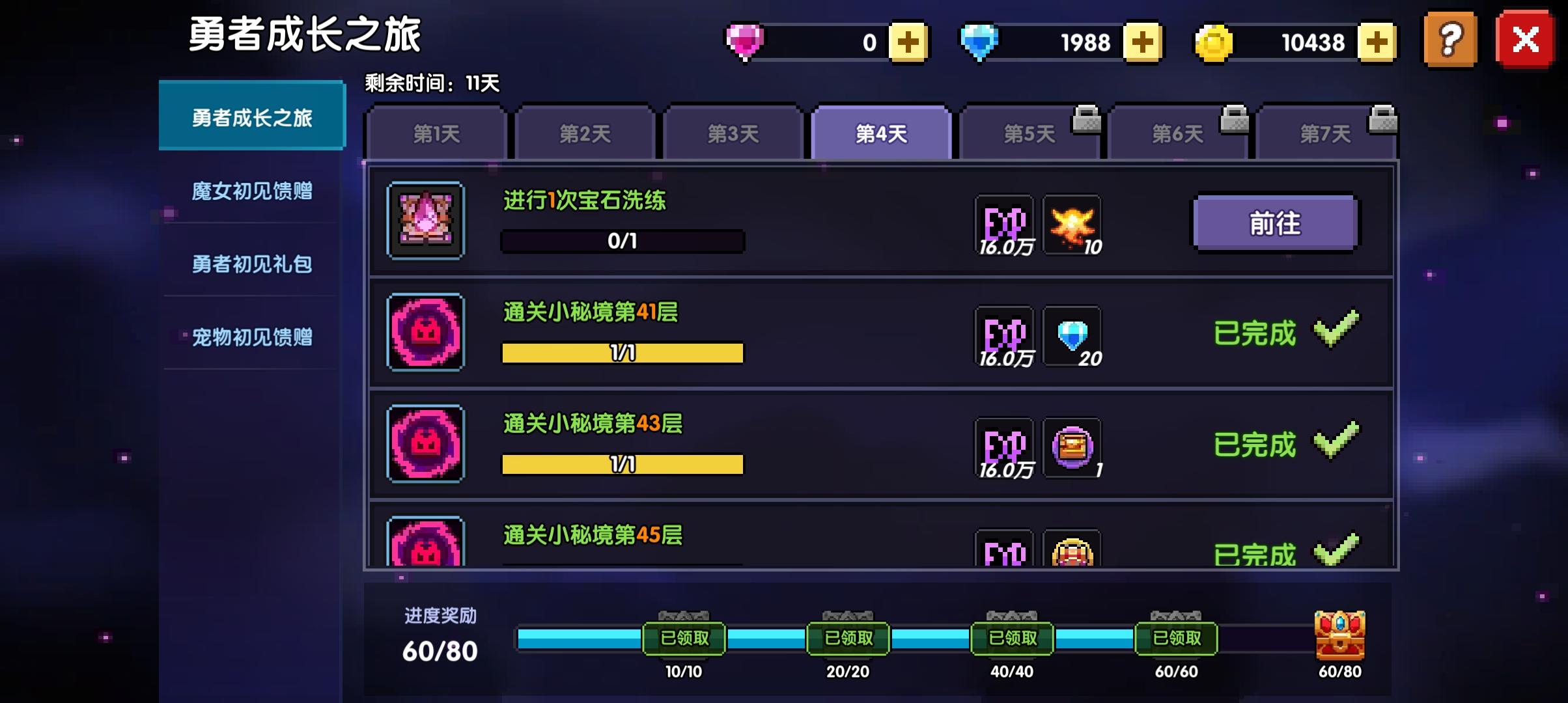This screenshot has height=703, width=1568.
Task: Select the locked 第5天 tab
Action: click(x=1029, y=131)
